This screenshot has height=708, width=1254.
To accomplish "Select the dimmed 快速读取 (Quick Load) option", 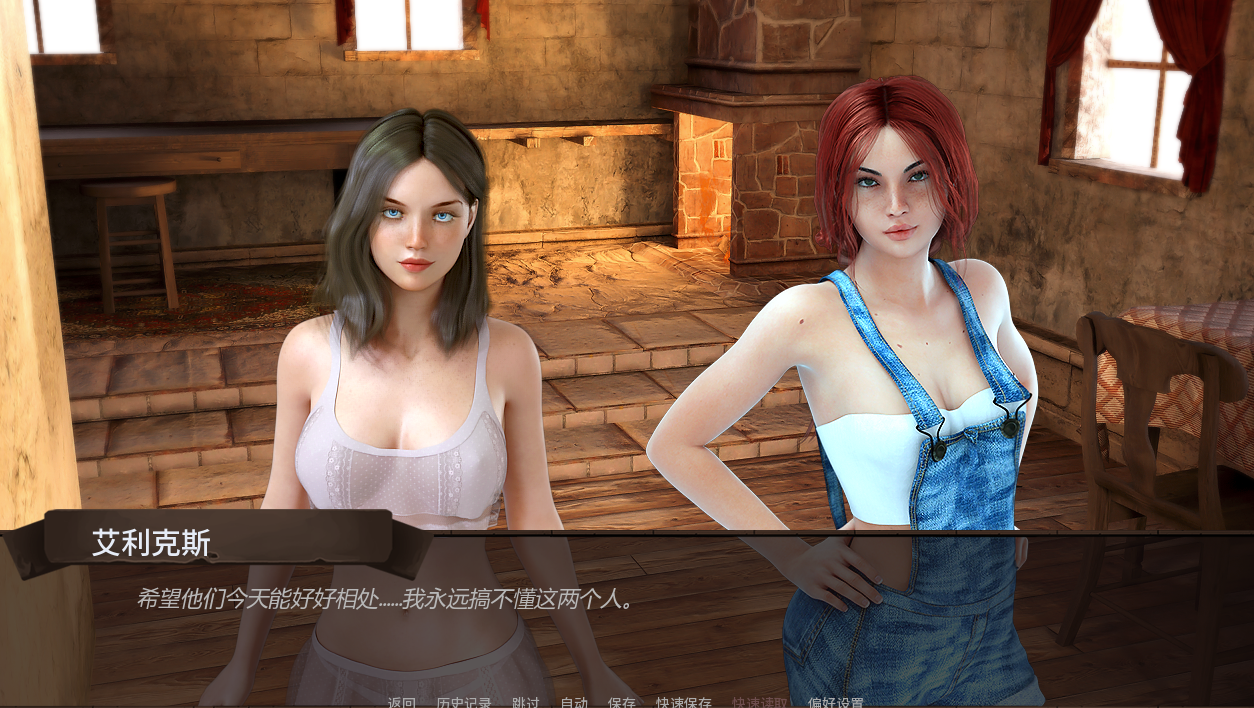I will pos(760,702).
